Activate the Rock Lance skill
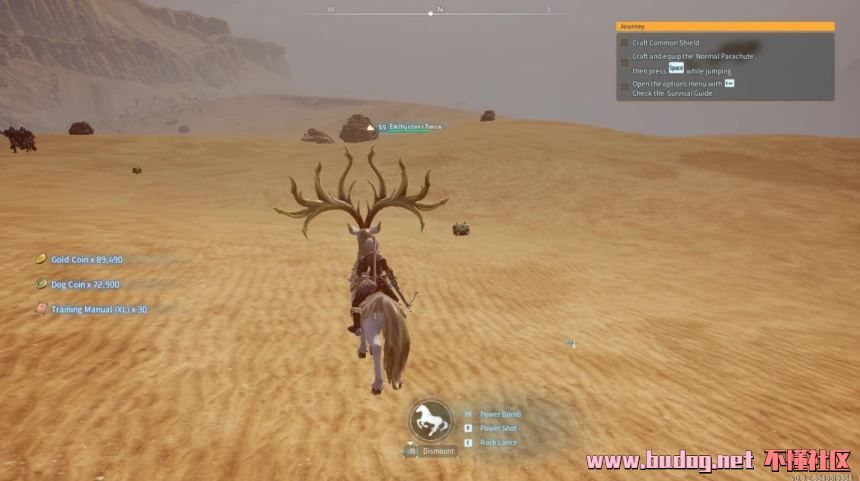The image size is (860, 481). click(x=498, y=442)
